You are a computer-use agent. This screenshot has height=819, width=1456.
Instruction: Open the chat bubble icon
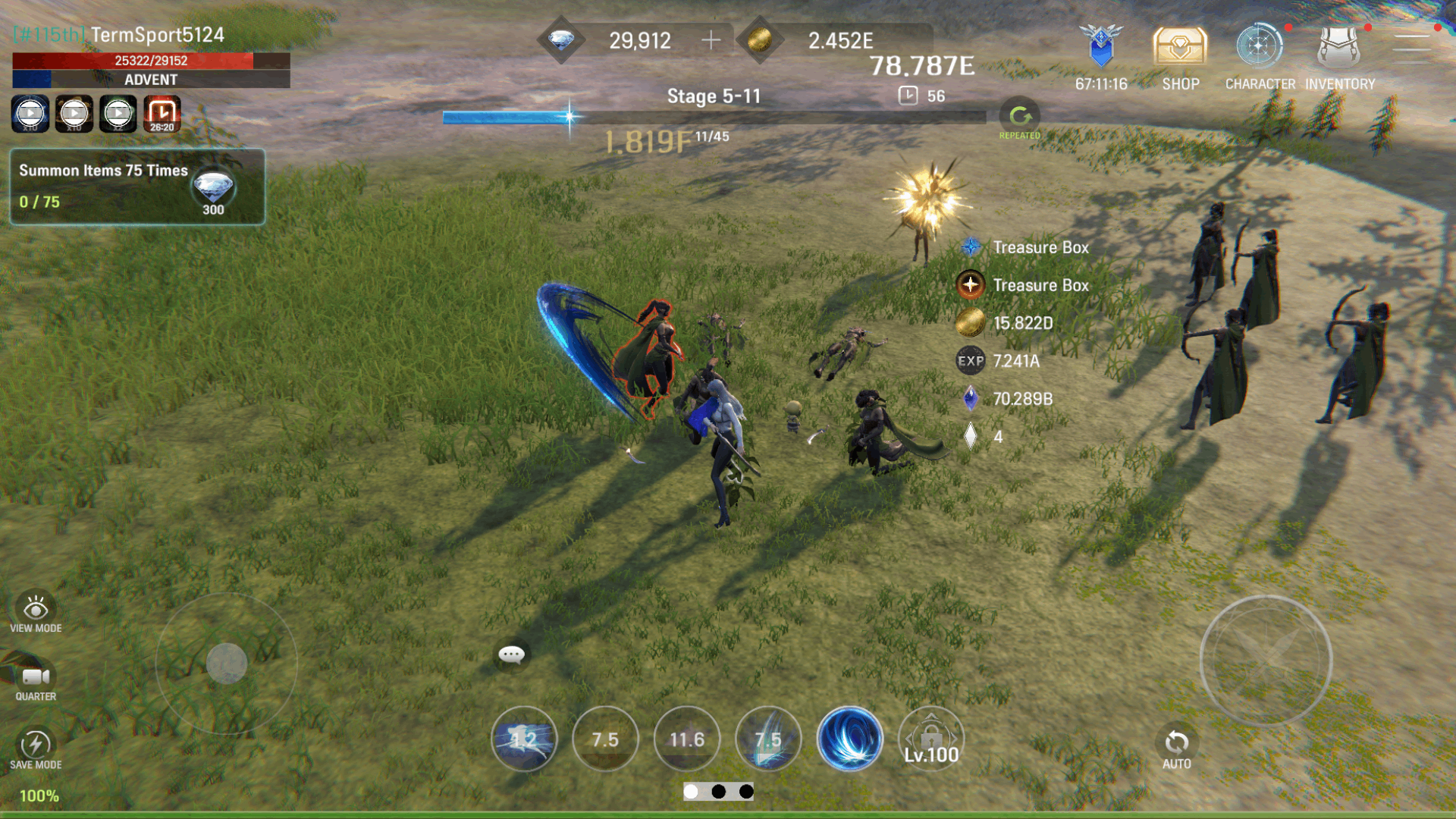[511, 654]
